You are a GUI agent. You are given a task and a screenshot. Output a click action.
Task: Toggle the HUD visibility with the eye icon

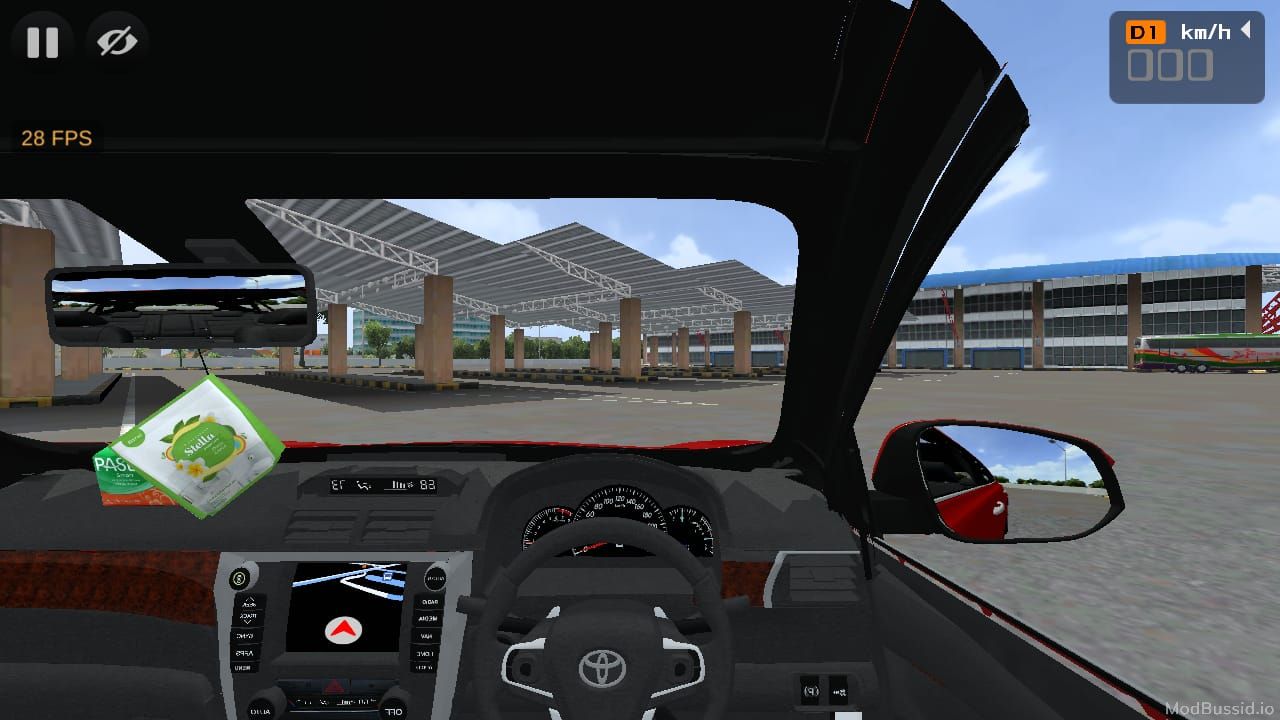click(117, 42)
